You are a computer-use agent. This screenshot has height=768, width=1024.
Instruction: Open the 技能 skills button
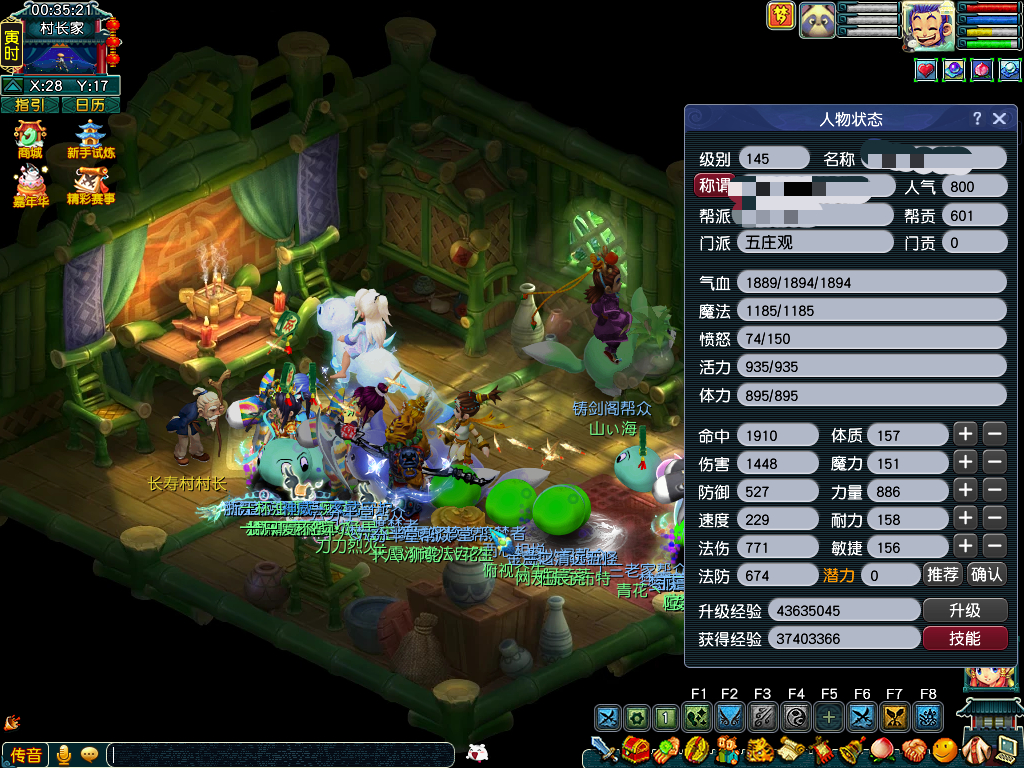(964, 638)
